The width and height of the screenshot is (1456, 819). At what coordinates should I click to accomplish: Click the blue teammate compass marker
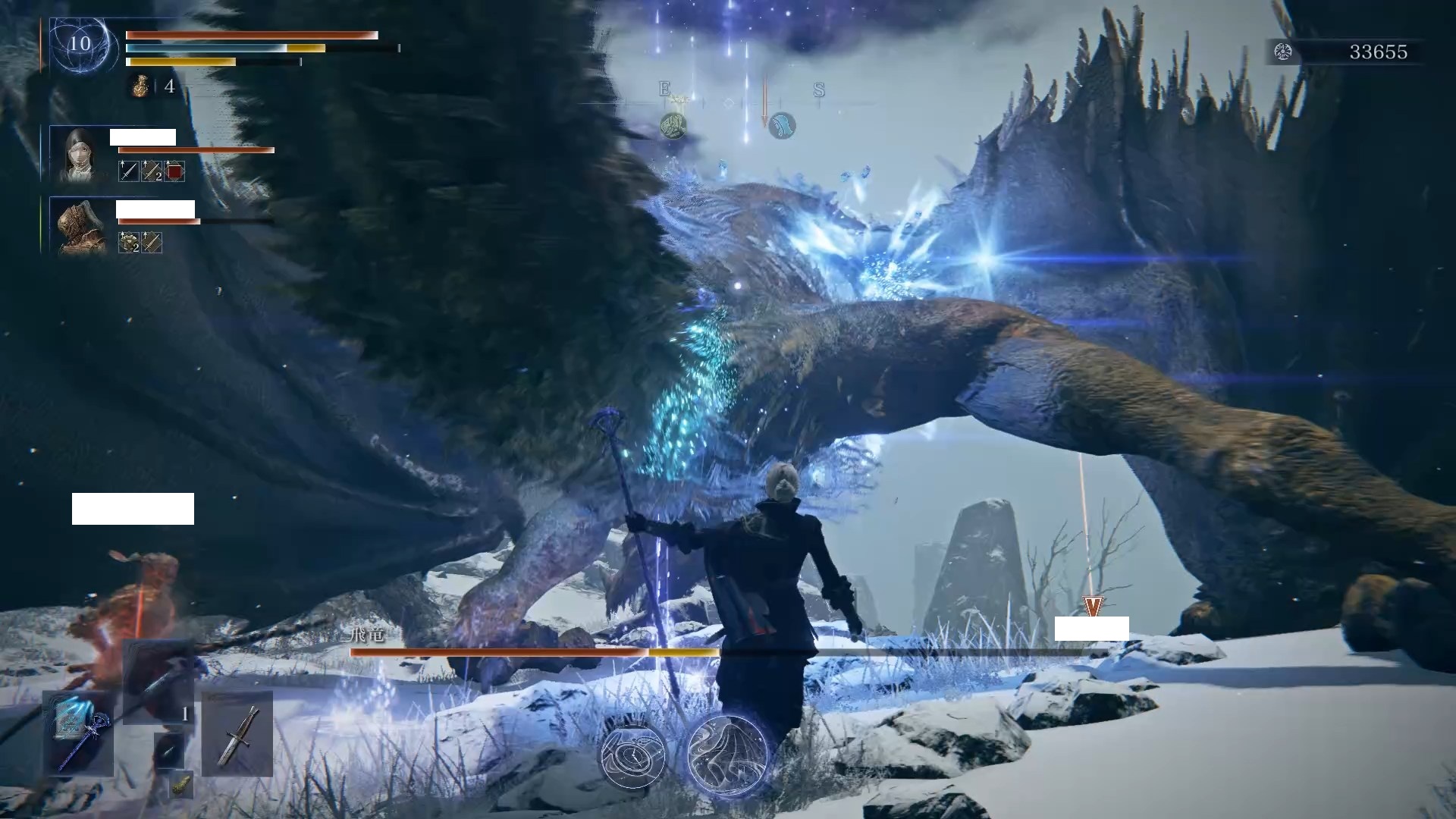[x=782, y=126]
